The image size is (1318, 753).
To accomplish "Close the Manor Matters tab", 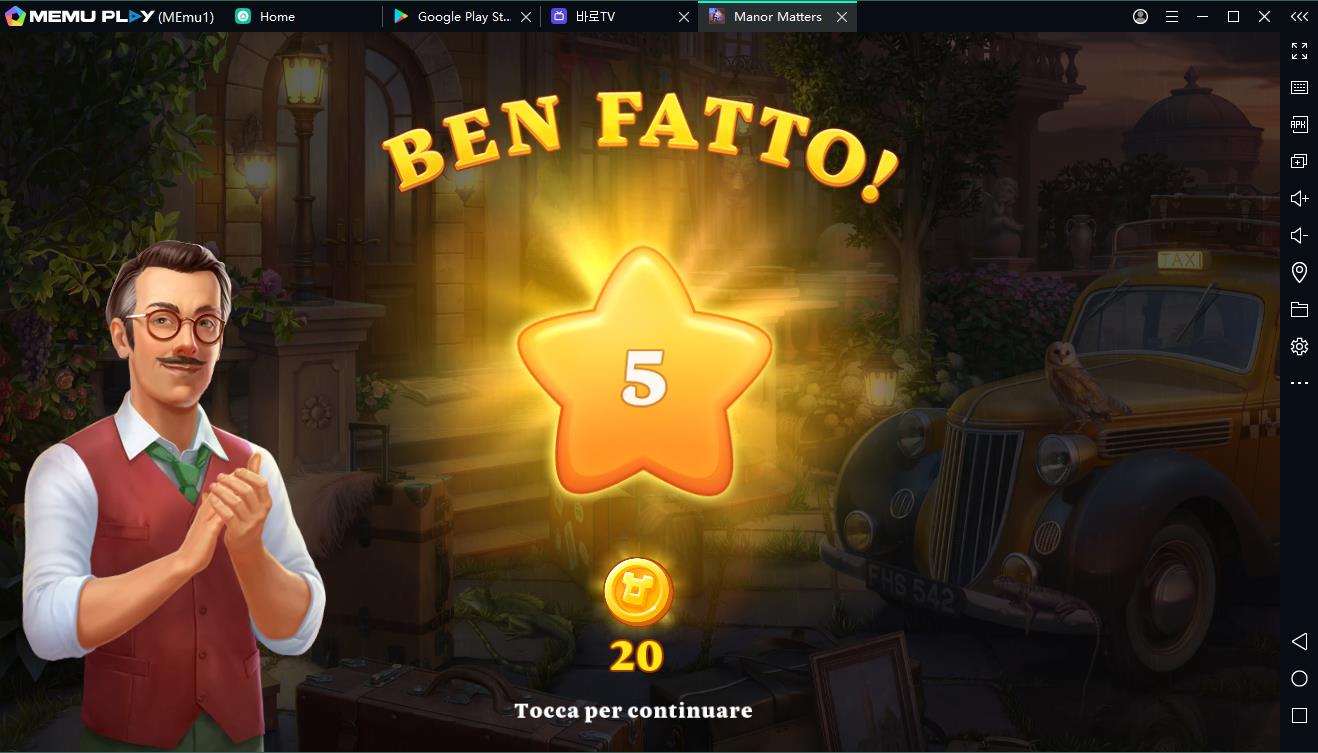I will (x=842, y=17).
